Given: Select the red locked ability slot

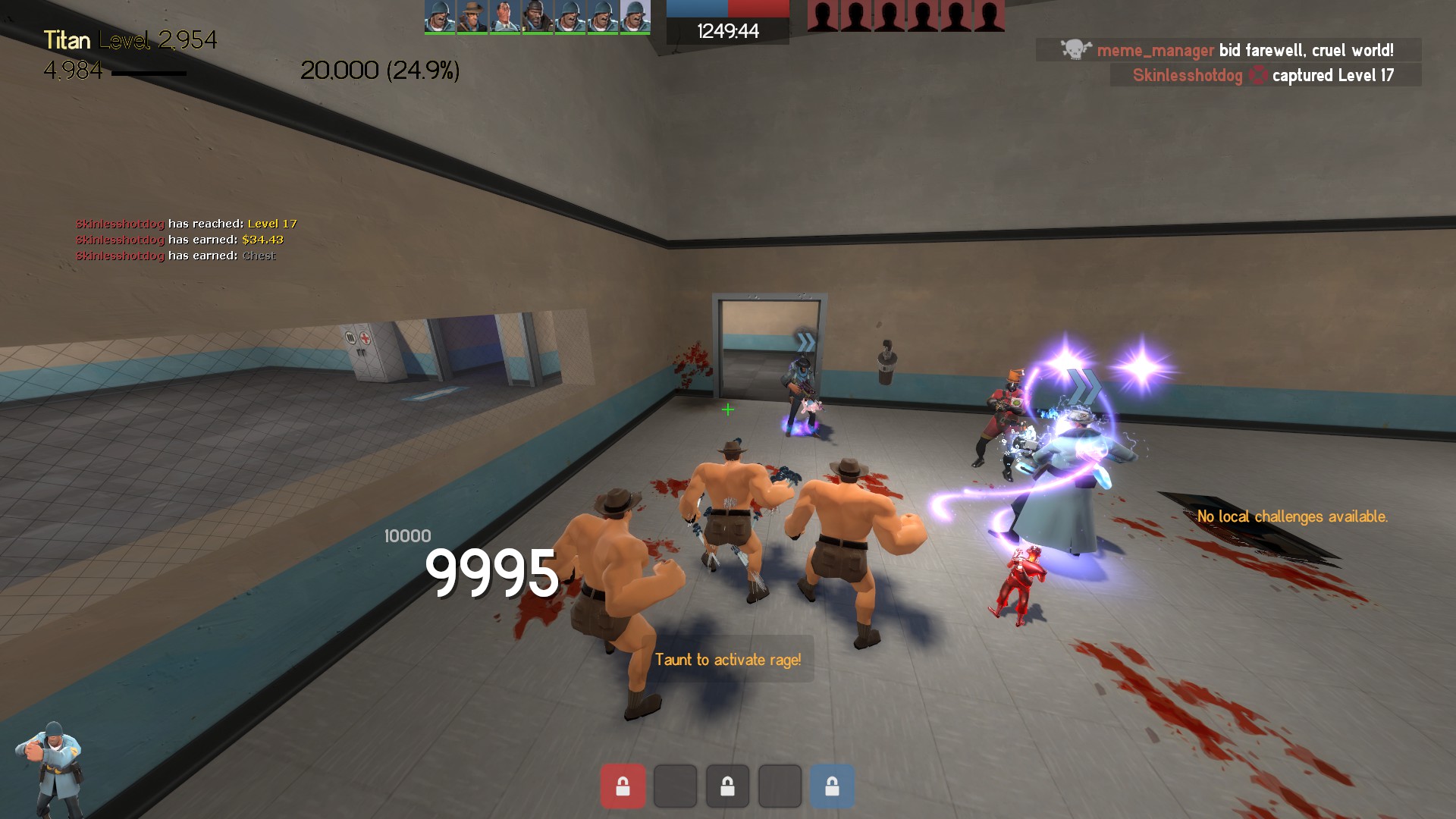Looking at the screenshot, I should click(x=623, y=786).
